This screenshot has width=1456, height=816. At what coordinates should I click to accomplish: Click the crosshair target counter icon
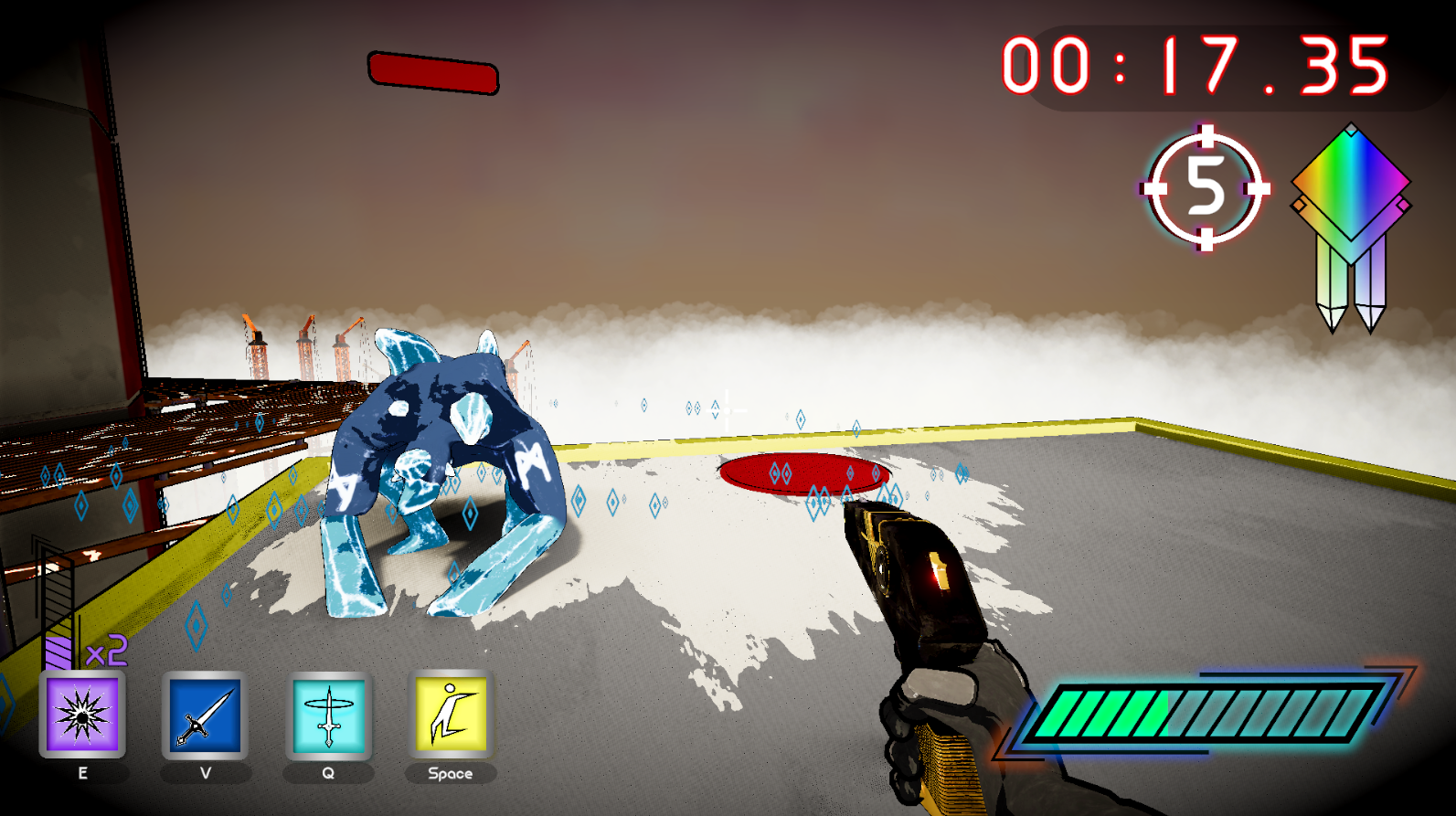[1206, 188]
